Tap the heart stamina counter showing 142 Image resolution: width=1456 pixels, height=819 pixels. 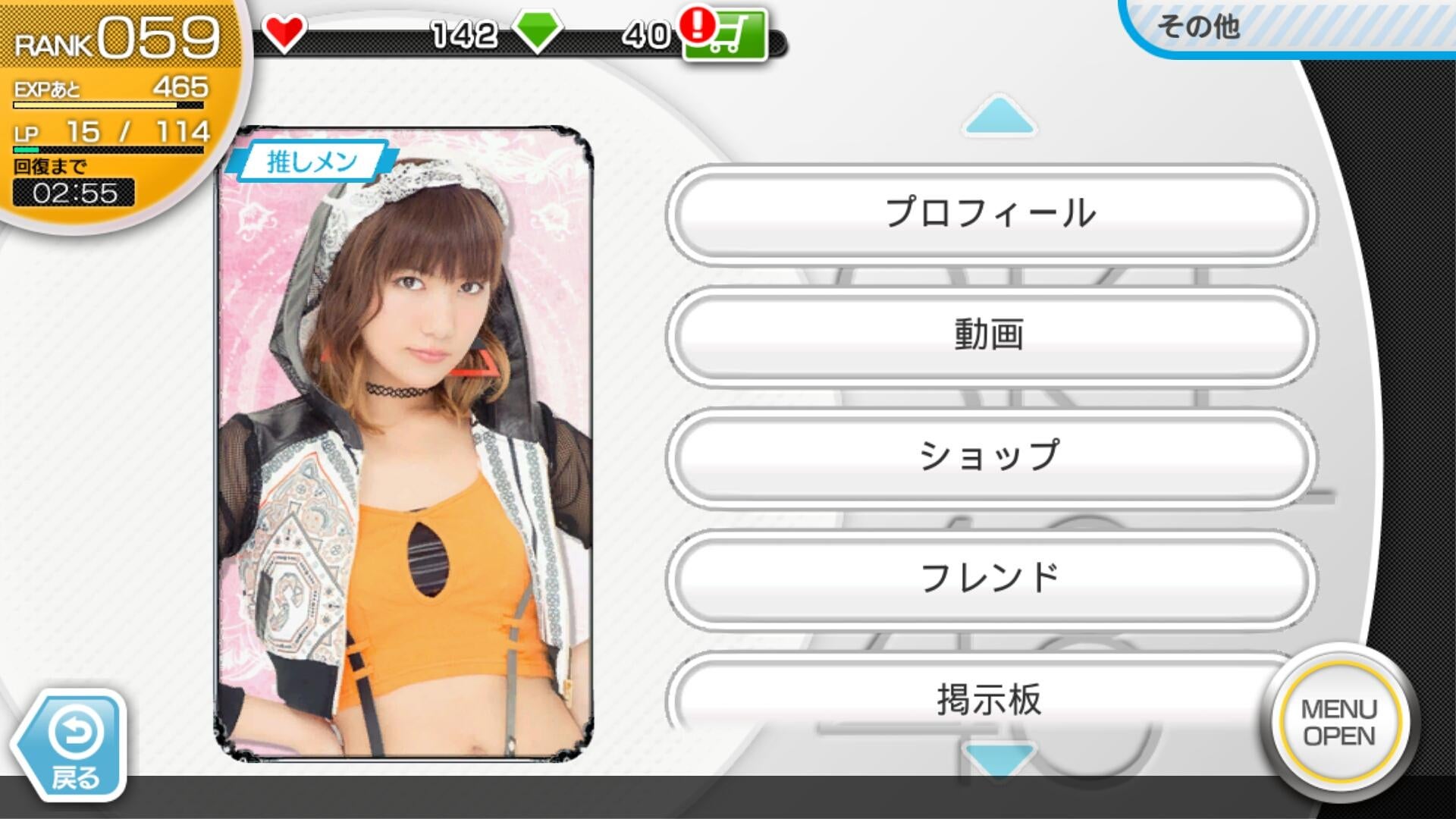(x=463, y=32)
